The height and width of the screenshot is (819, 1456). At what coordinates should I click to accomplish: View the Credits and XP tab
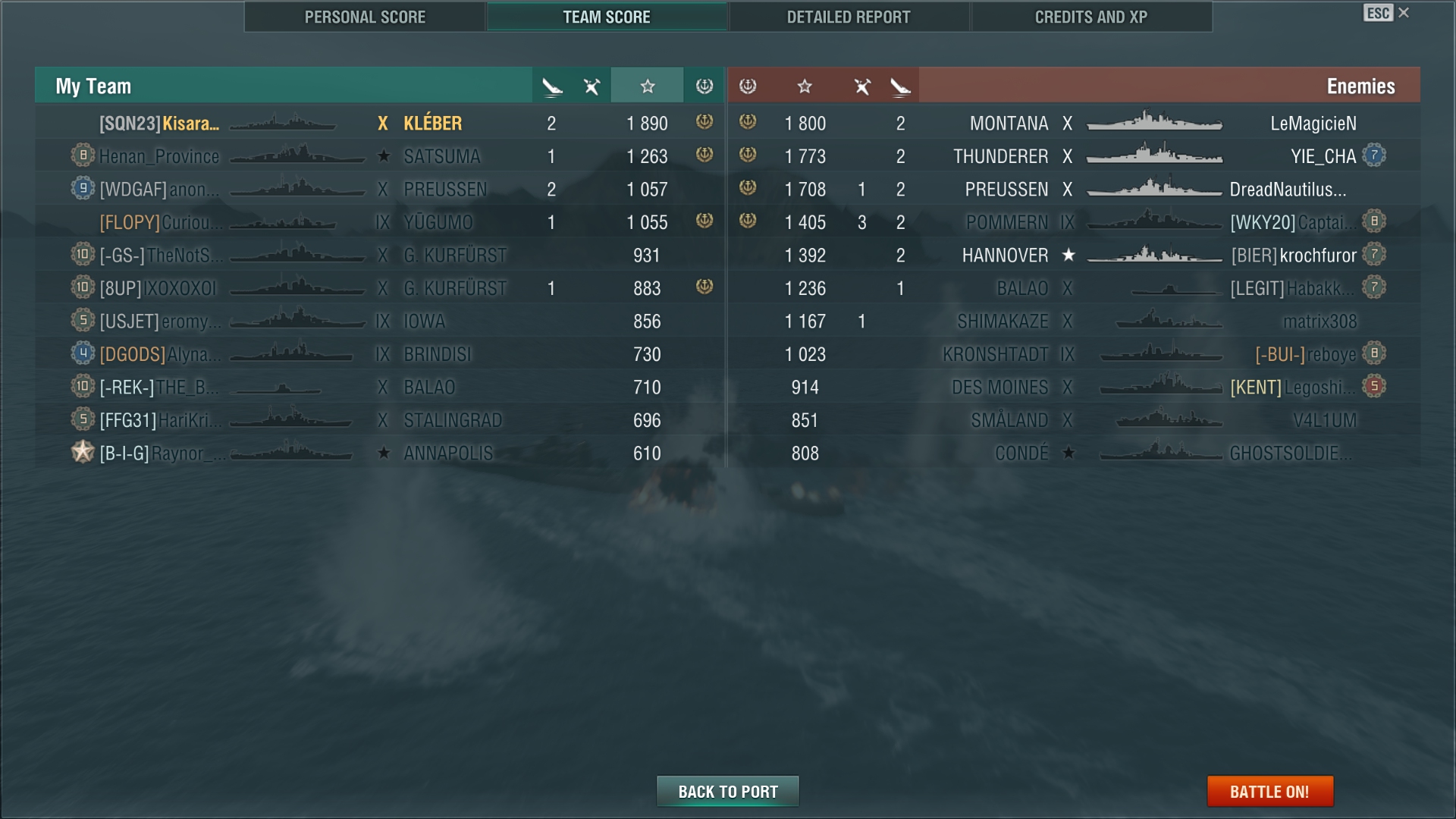tap(1090, 17)
